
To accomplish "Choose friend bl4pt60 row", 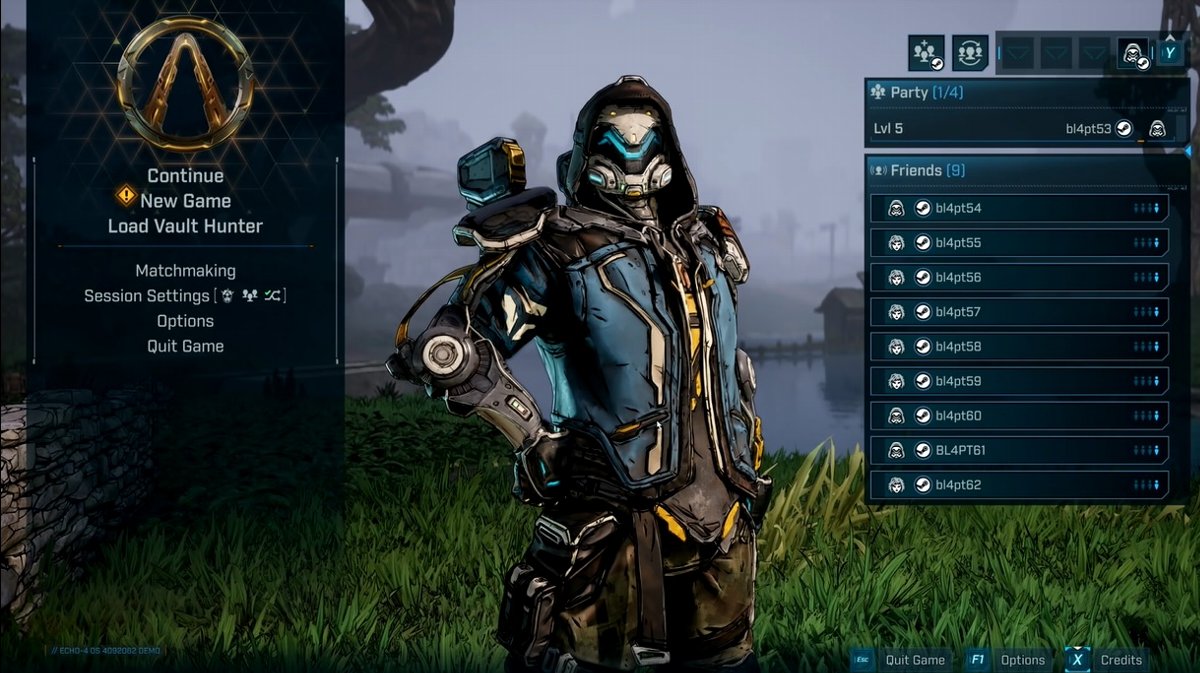I will click(1018, 416).
